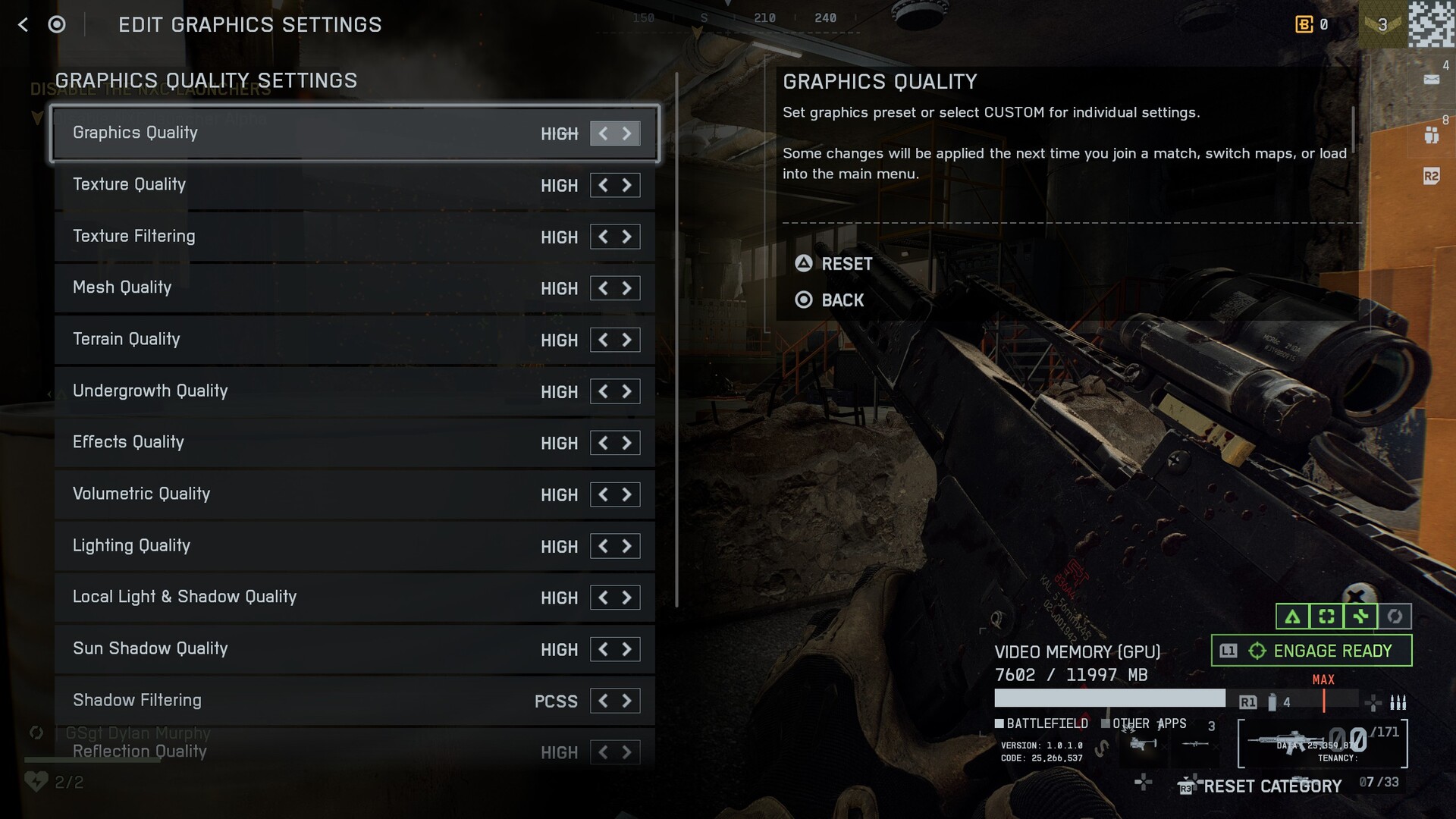Select the Lighting Quality row
Viewport: 1456px width, 819px height.
click(x=303, y=546)
